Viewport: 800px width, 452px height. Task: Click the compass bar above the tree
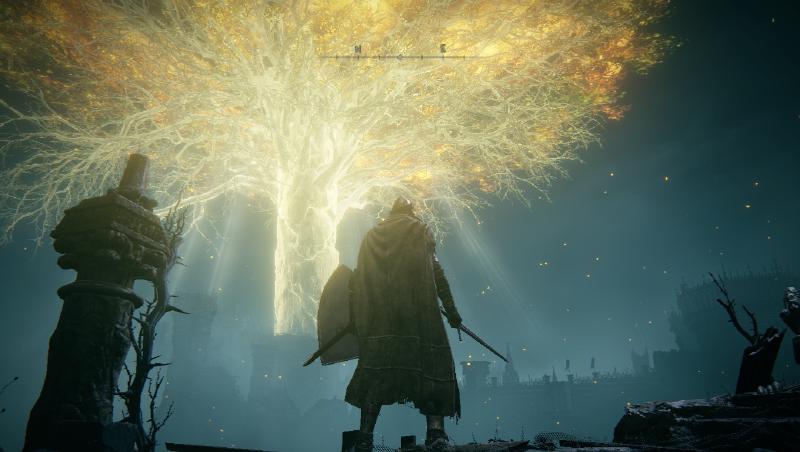coord(399,55)
